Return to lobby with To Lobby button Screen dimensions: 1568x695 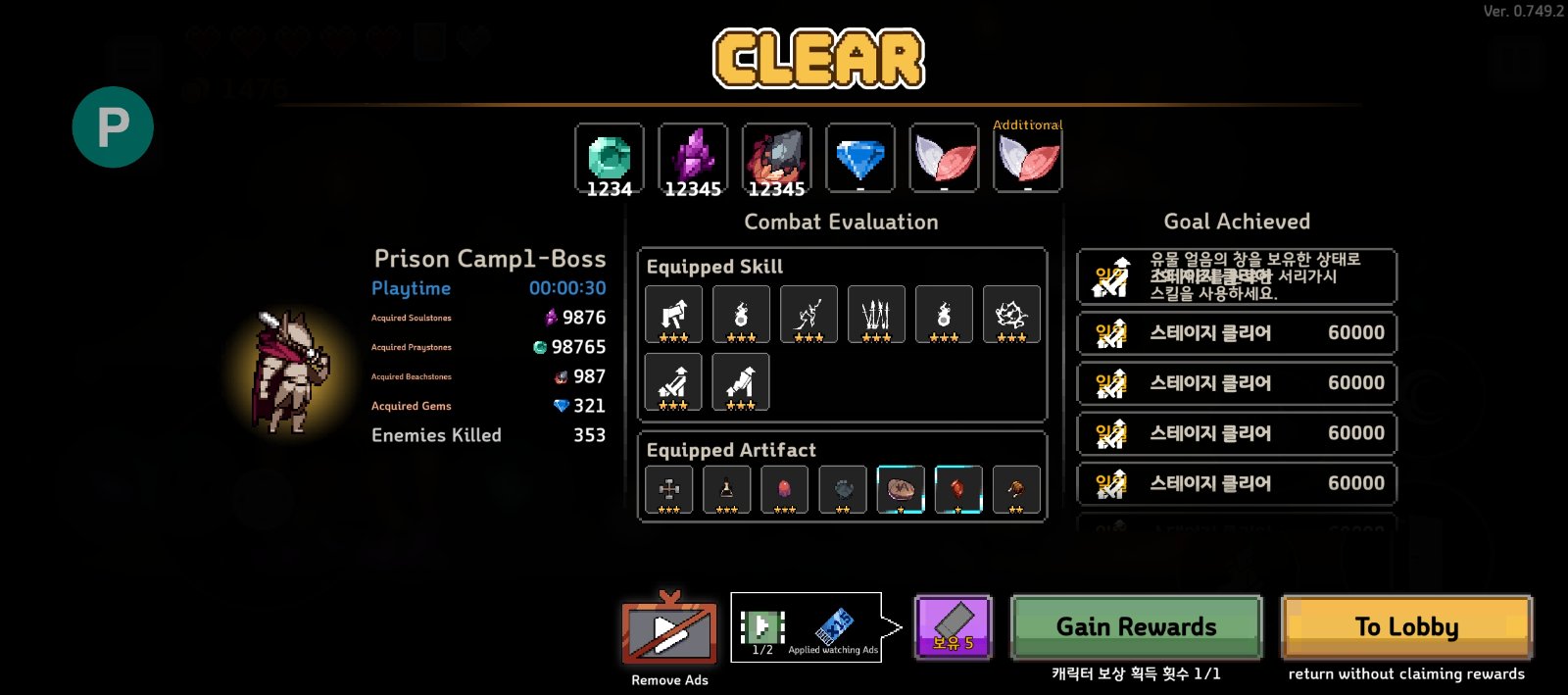[x=1406, y=627]
